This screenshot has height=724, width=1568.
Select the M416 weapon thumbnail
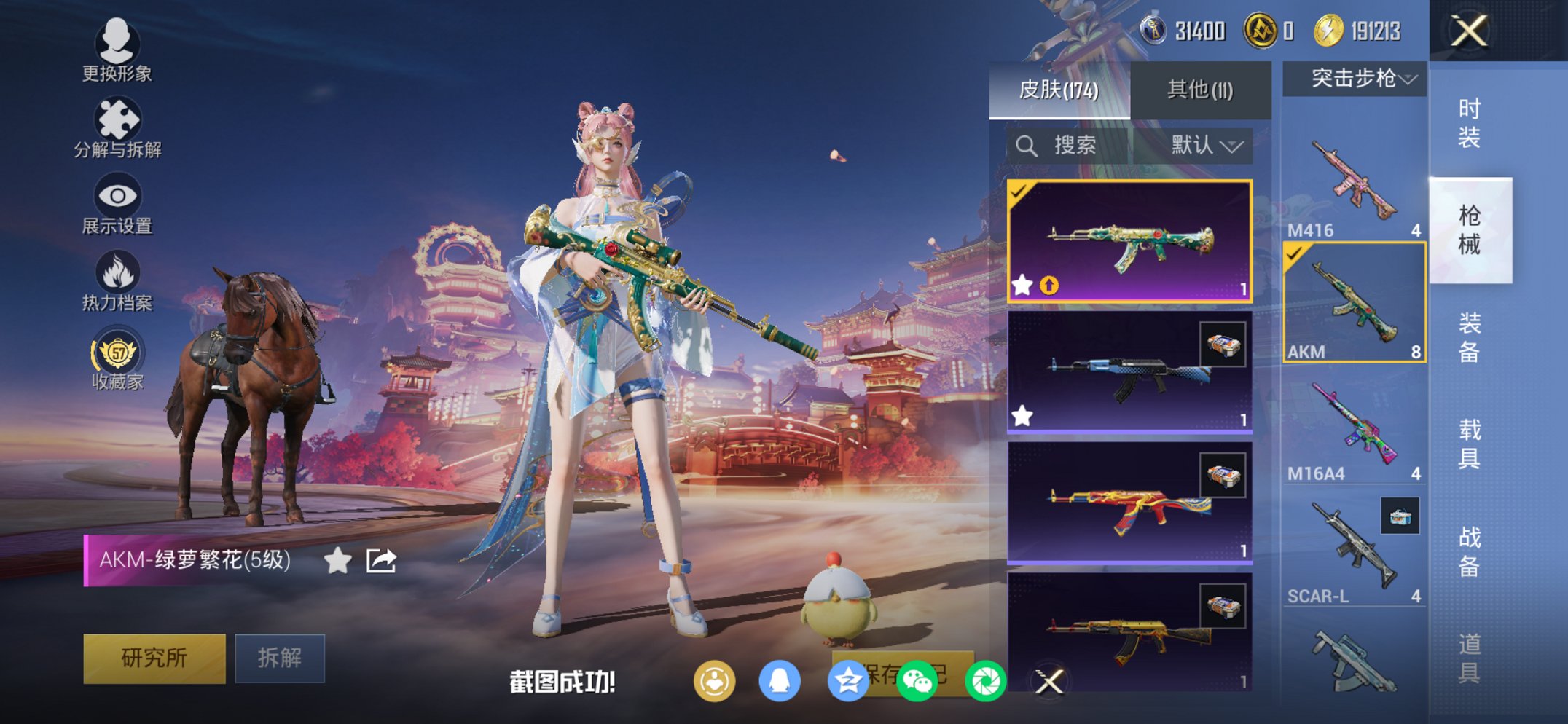coord(1352,175)
